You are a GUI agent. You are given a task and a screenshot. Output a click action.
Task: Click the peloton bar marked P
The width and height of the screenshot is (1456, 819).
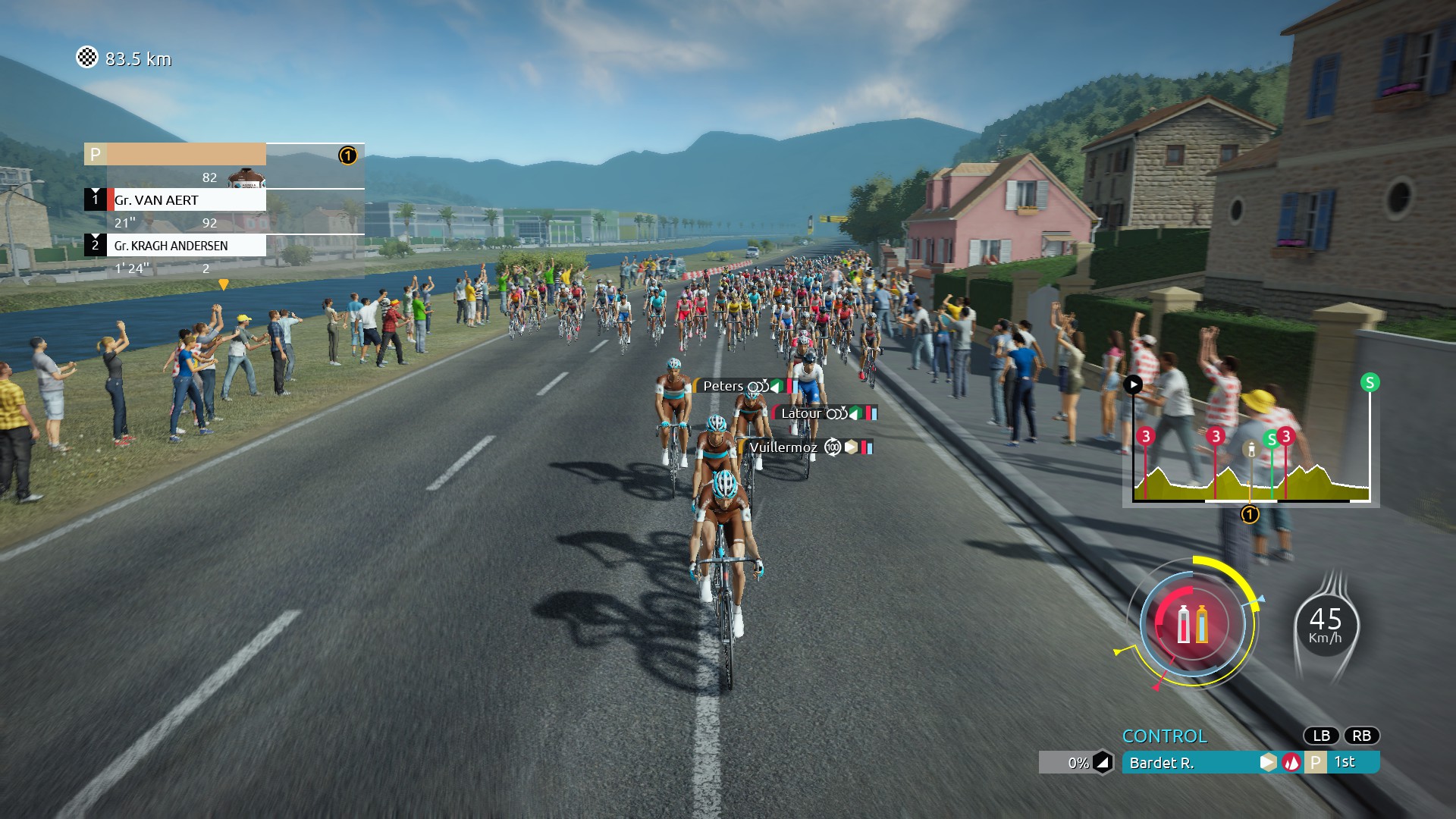tap(175, 155)
